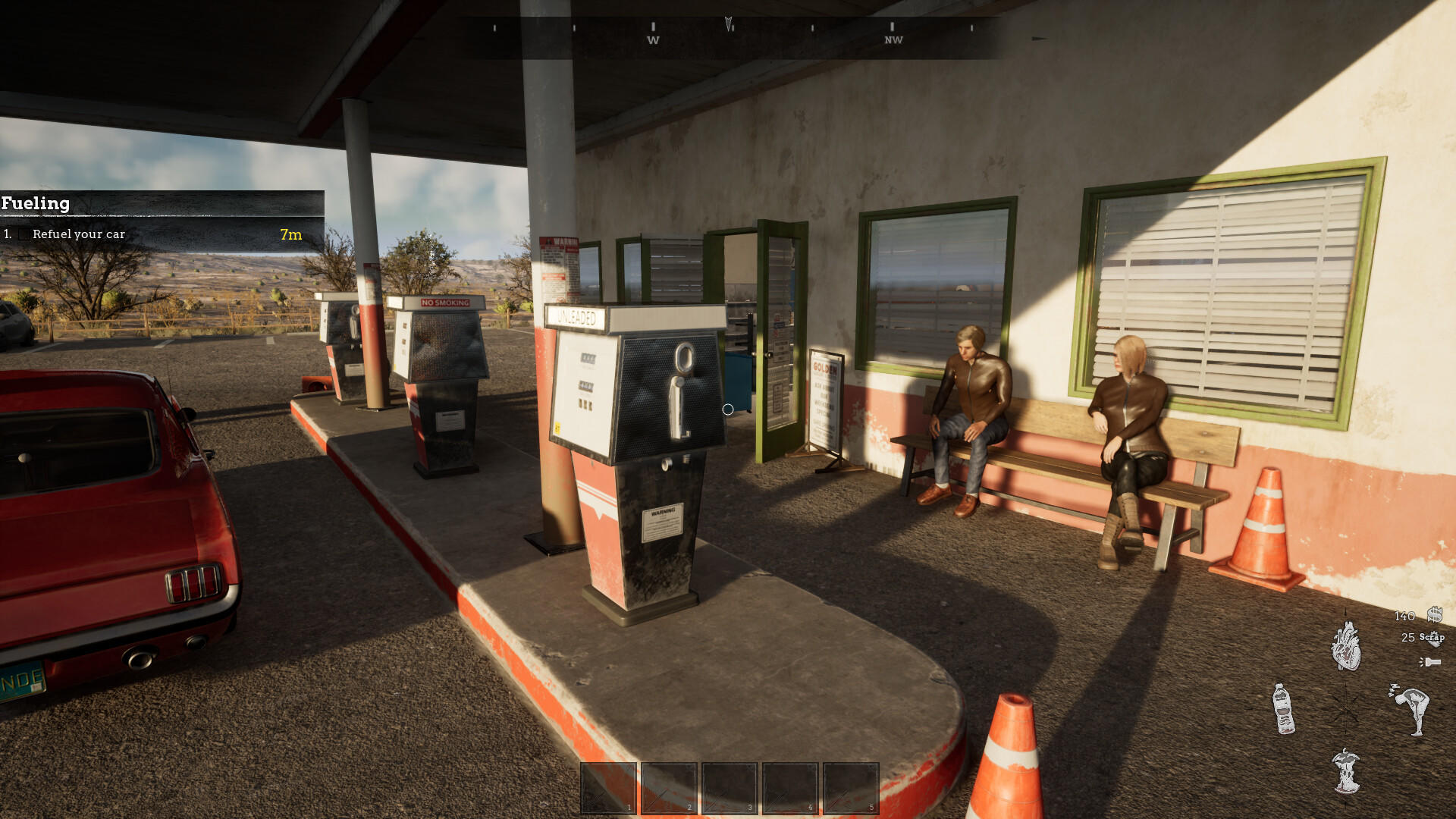This screenshot has width=1456, height=819.
Task: Collapse the objective list under Fueling
Action: 36,204
